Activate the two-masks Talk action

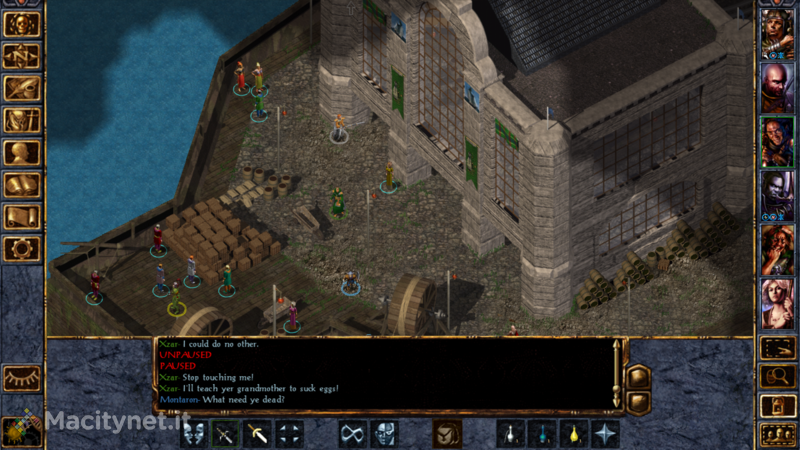(x=195, y=434)
